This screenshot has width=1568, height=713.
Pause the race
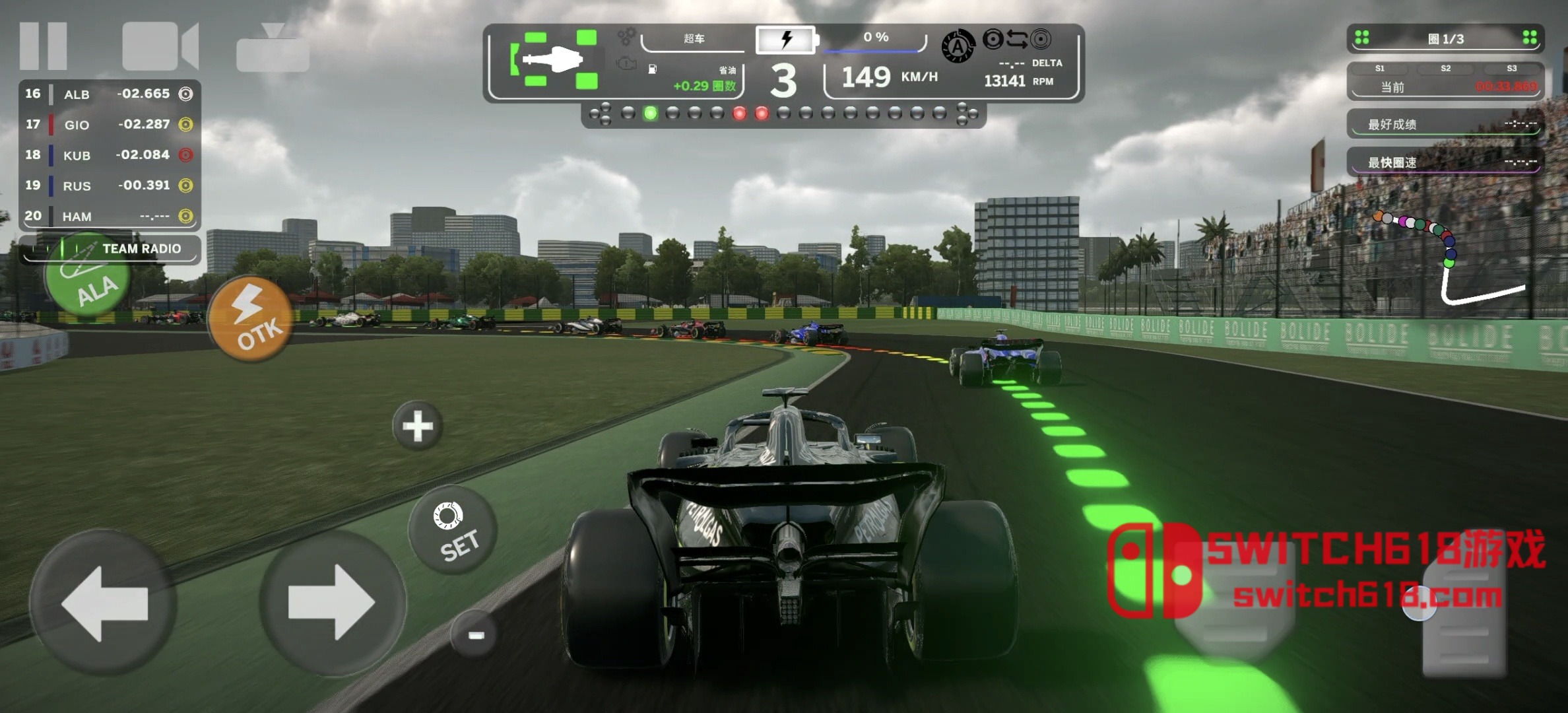pos(44,46)
